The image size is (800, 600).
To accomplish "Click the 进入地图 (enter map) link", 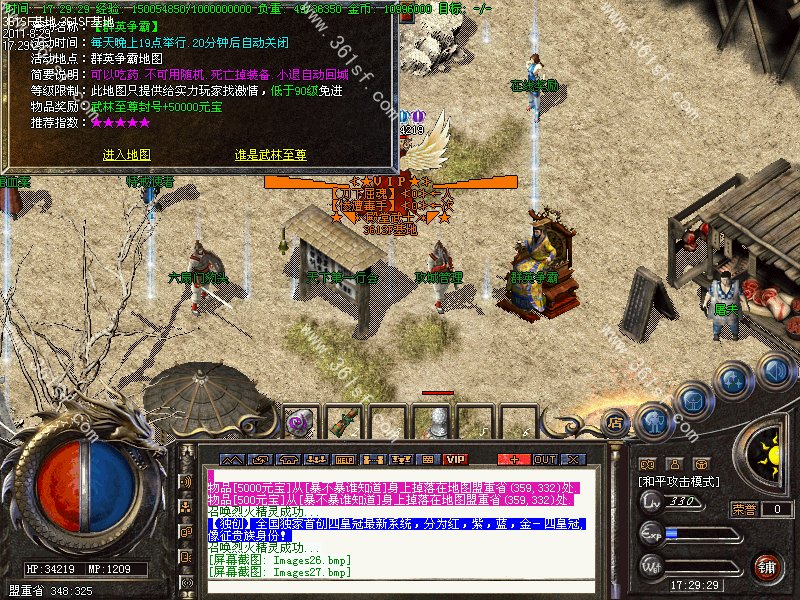I will (x=126, y=155).
